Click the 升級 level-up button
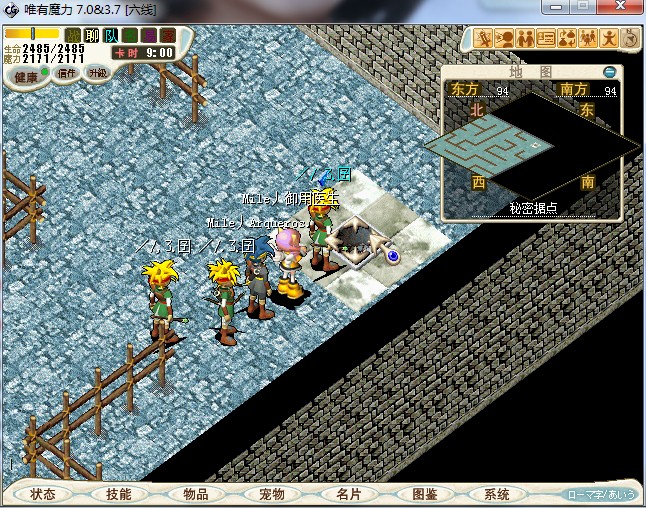This screenshot has height=508, width=646. point(98,73)
